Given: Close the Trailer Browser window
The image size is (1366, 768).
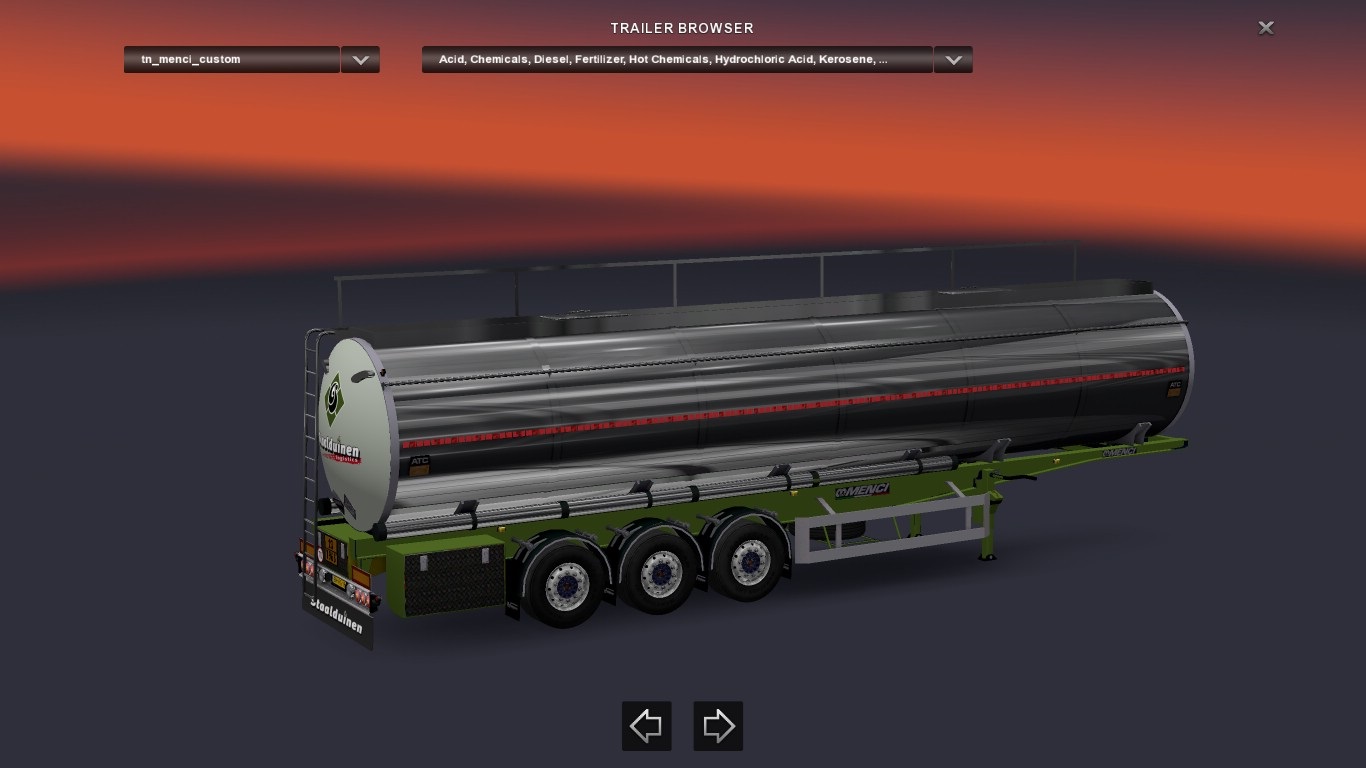Looking at the screenshot, I should click(x=1266, y=28).
